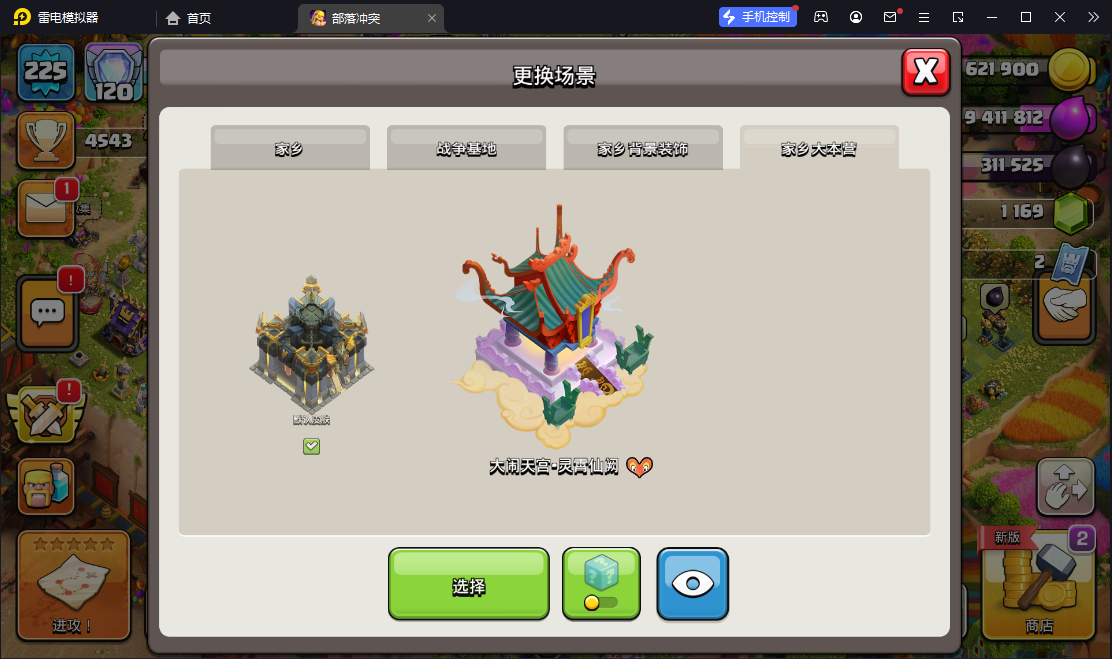
Task: Click the emulator 手机控制 button
Action: 758,17
